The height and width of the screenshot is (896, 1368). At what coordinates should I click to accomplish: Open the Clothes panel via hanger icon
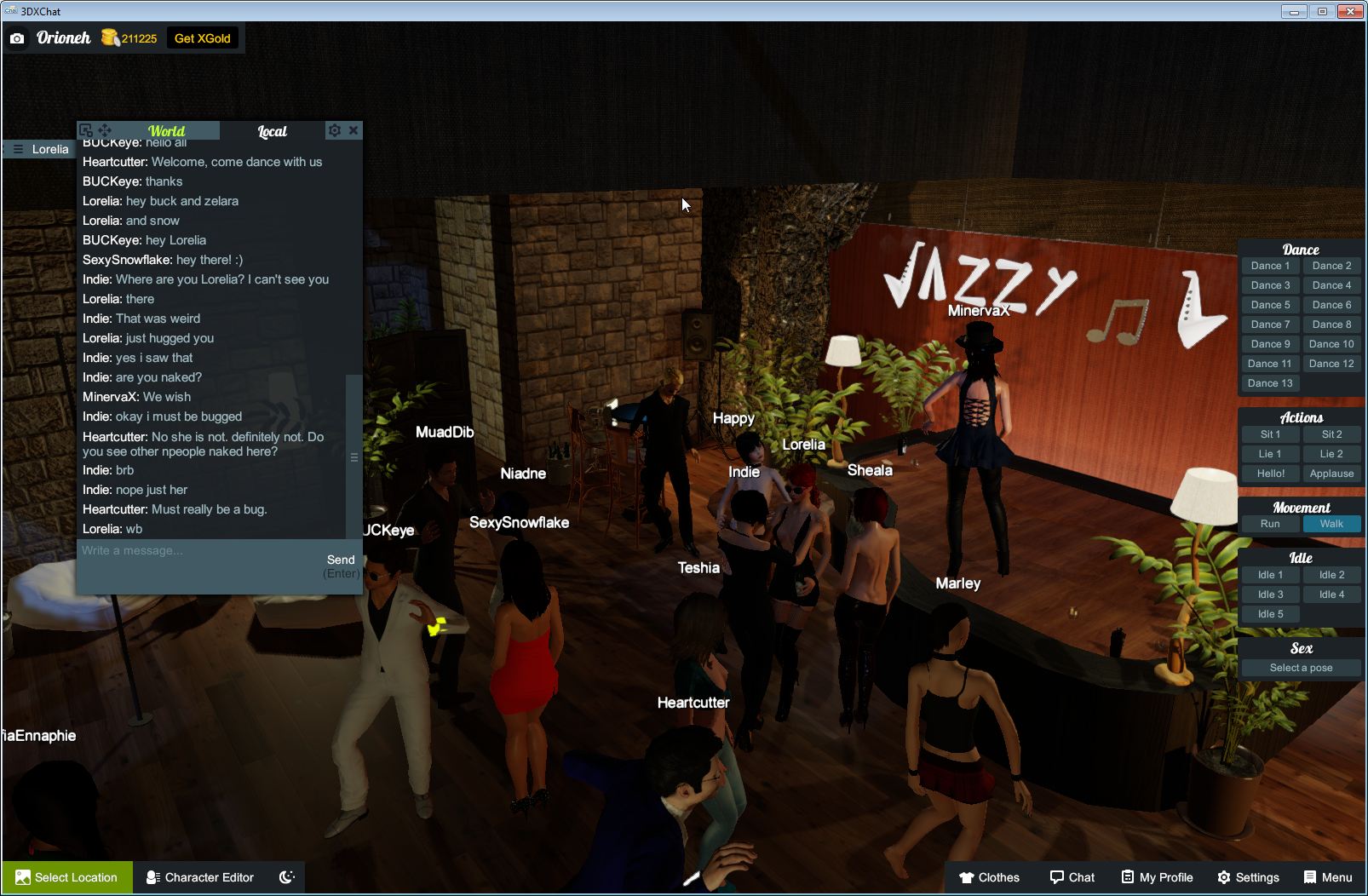[x=968, y=877]
